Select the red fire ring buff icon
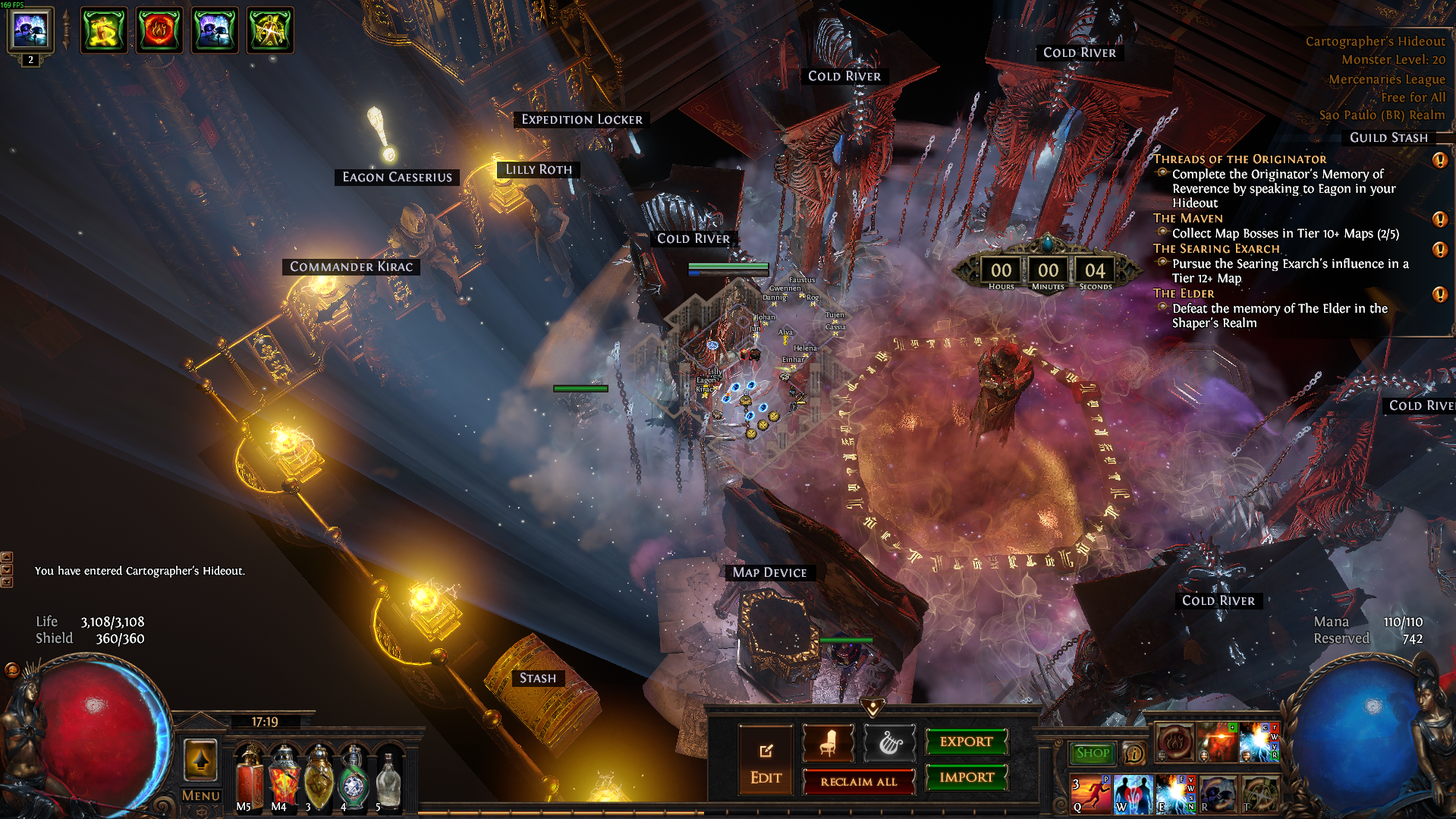Screen dimensions: 1456x819 [159, 30]
